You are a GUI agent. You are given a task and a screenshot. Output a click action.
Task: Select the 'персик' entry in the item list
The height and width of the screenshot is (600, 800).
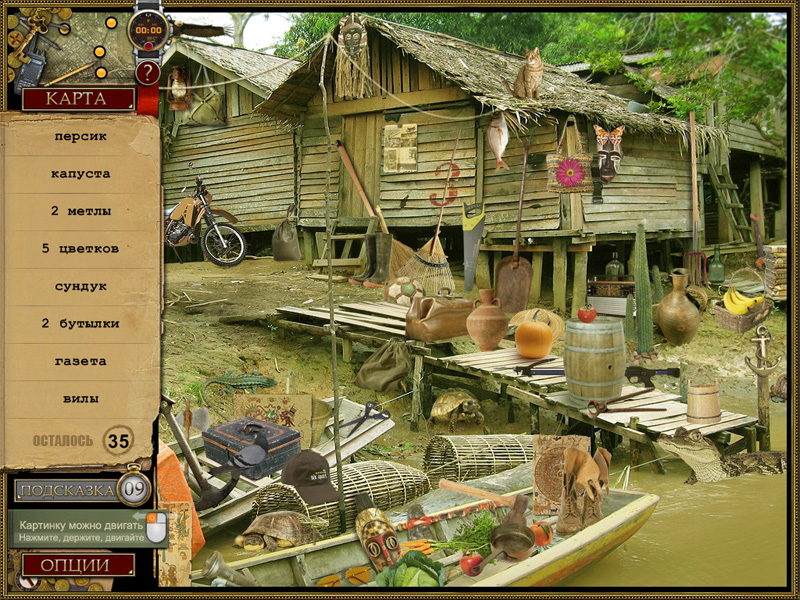coord(80,136)
